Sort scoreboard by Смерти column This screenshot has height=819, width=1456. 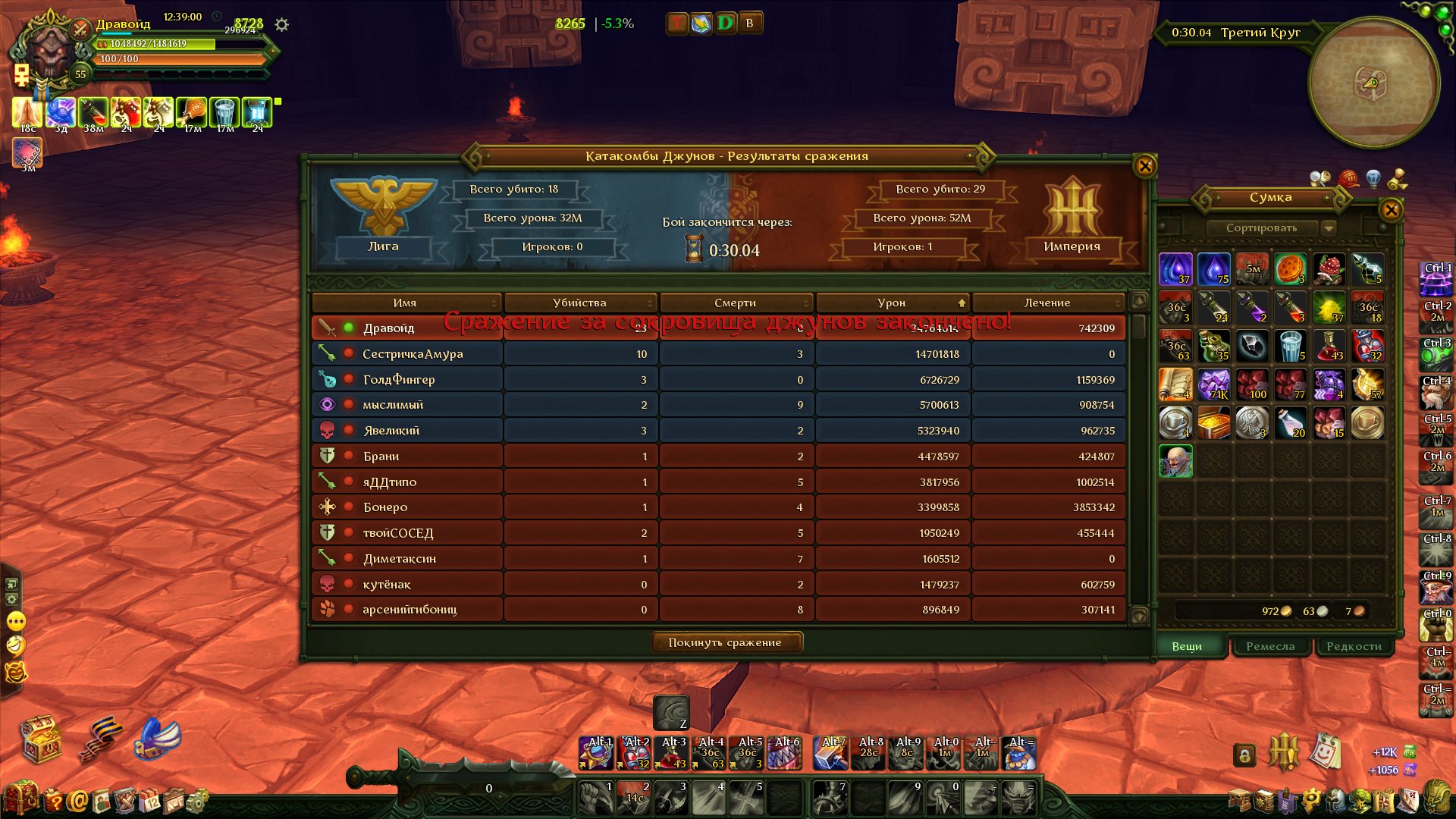[735, 303]
